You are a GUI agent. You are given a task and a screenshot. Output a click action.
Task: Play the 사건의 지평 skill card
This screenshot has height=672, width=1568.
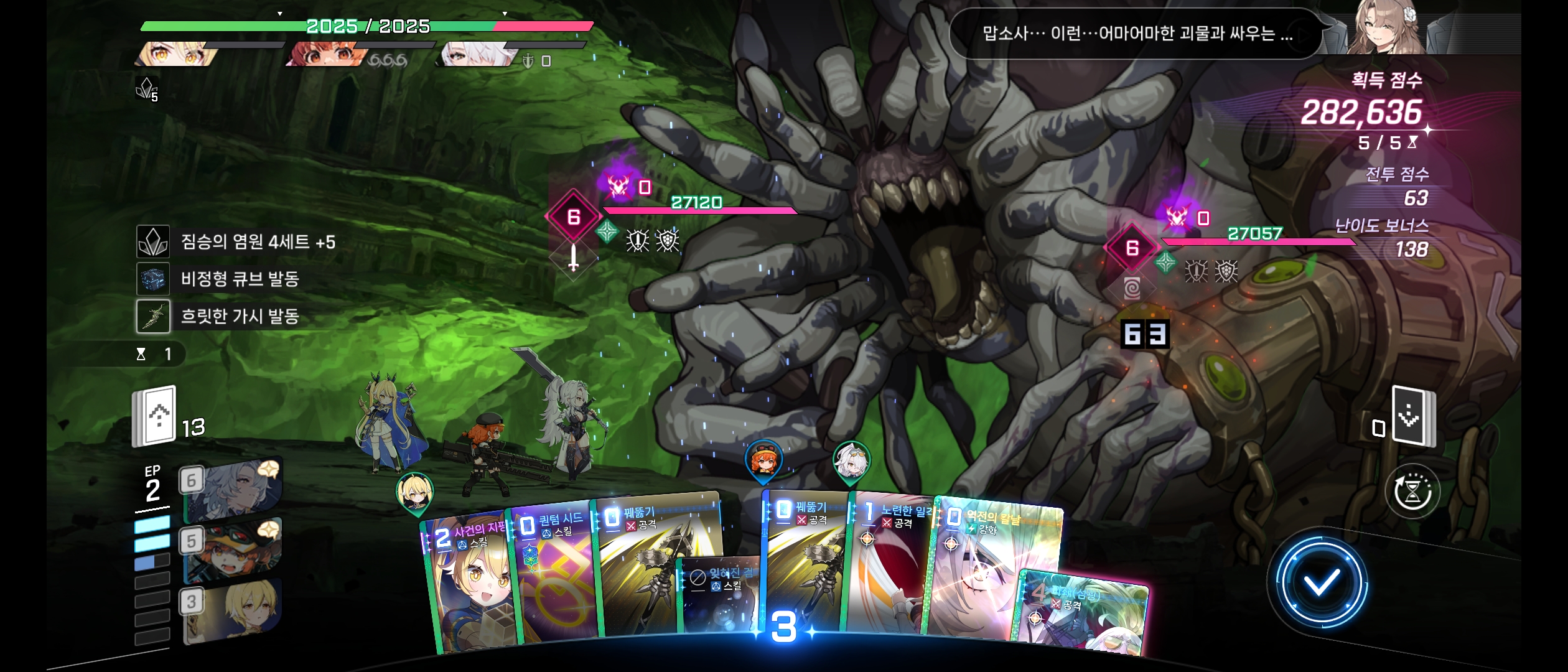pyautogui.click(x=467, y=585)
